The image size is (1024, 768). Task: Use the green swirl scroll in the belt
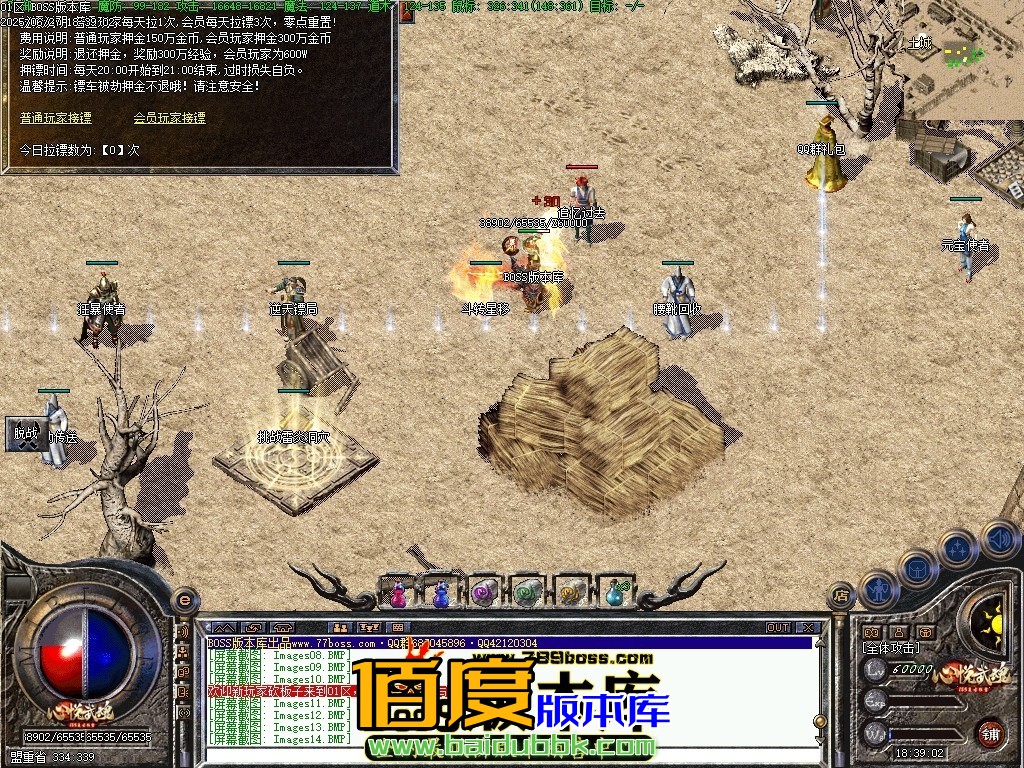click(528, 593)
